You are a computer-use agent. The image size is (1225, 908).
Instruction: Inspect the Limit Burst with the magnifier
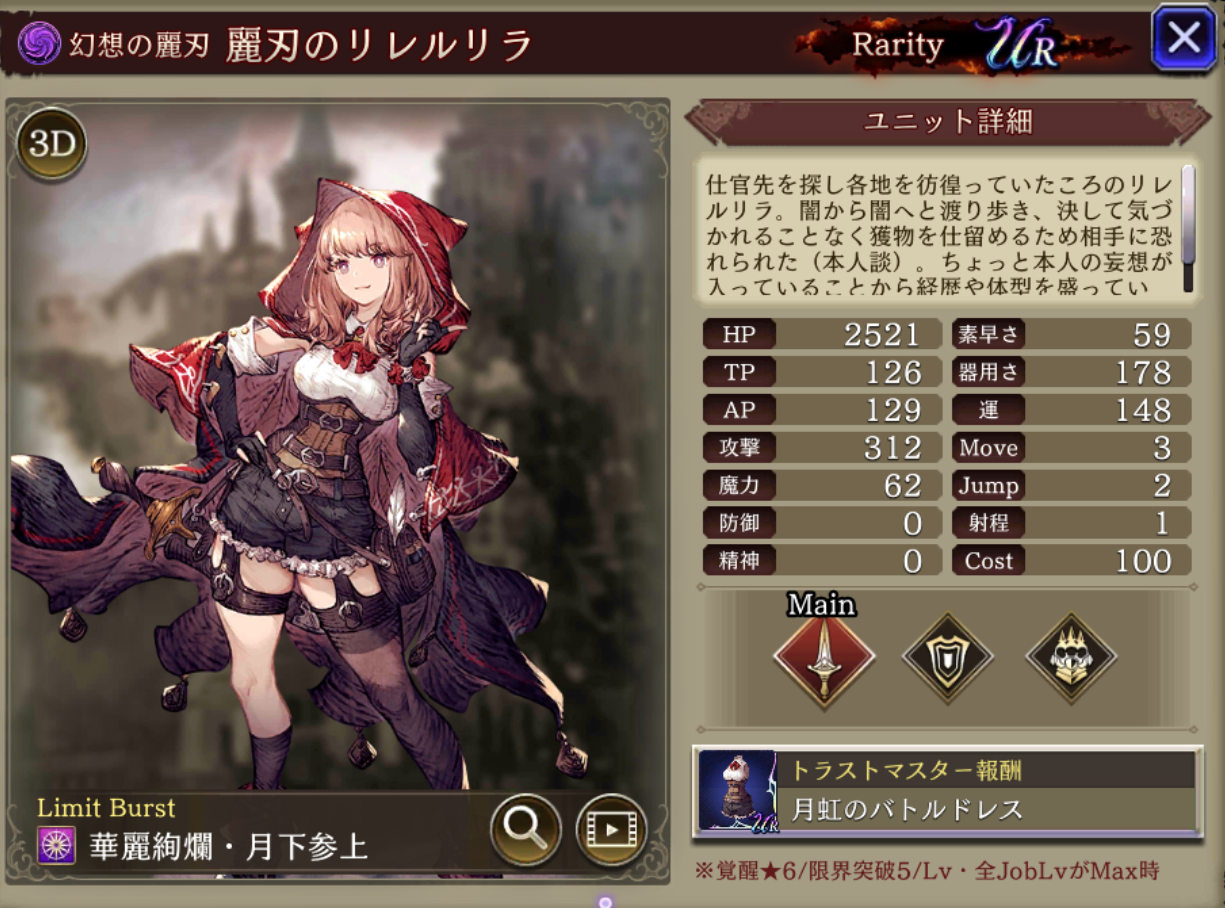pos(525,828)
